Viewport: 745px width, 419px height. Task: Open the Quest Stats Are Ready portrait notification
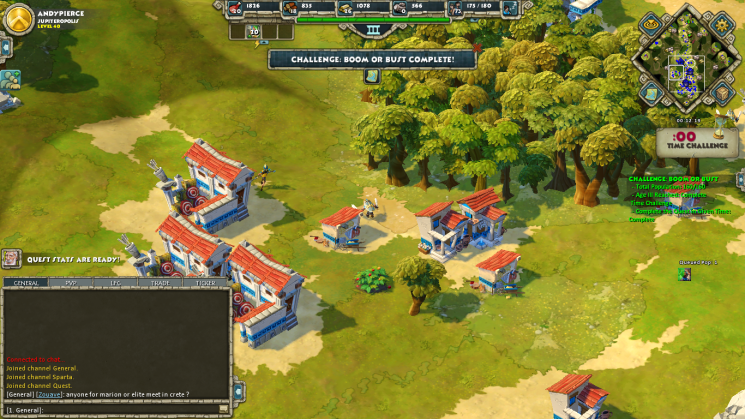coord(11,258)
